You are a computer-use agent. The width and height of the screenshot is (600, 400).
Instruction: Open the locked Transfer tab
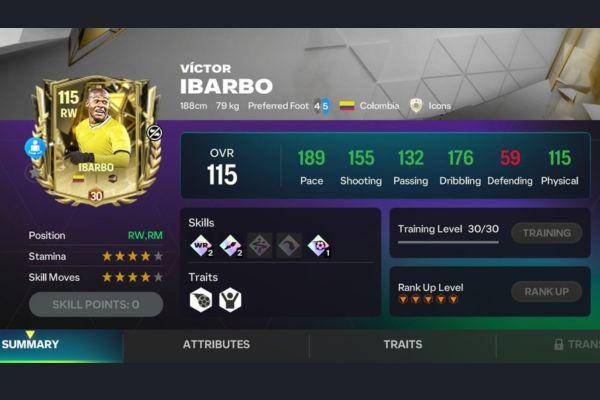[577, 344]
